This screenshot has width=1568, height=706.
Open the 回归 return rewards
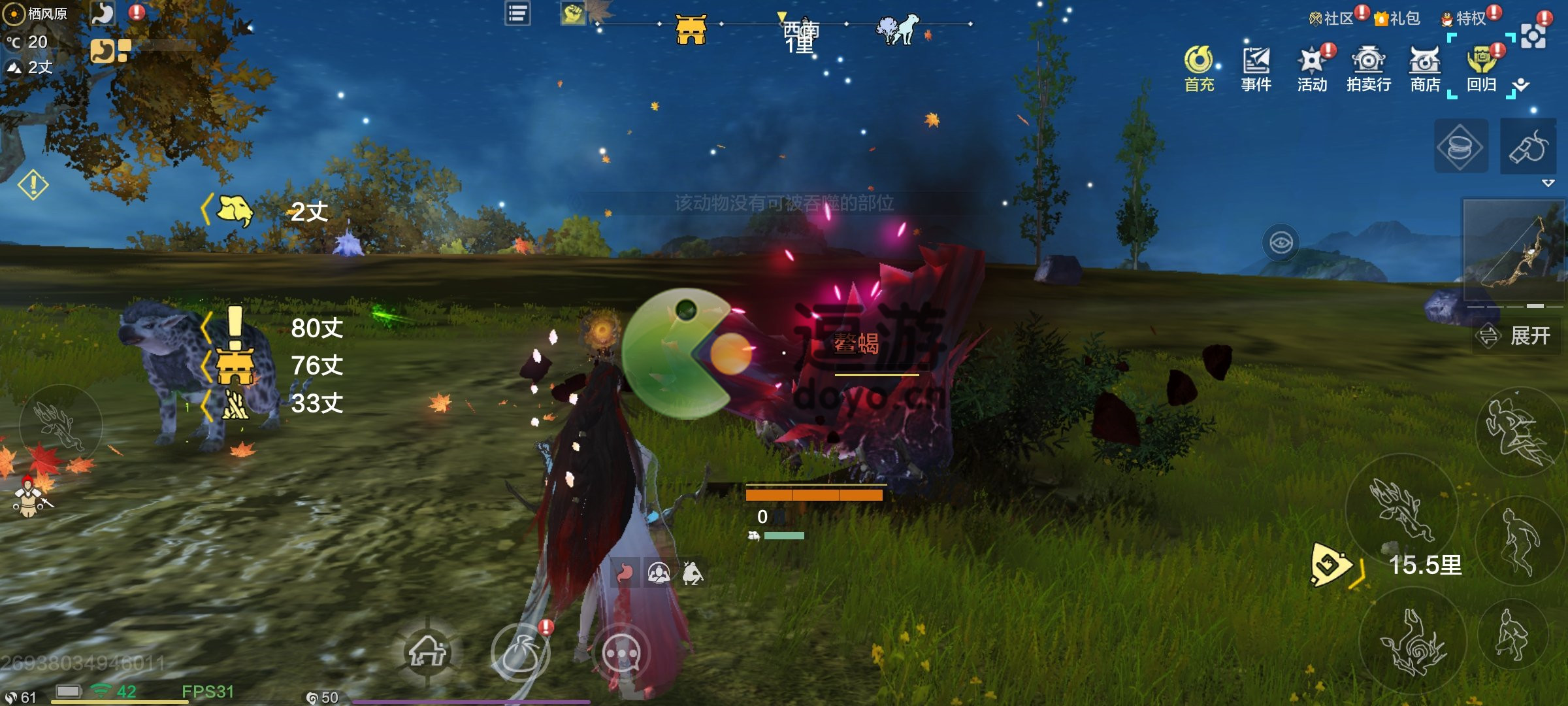(1481, 68)
